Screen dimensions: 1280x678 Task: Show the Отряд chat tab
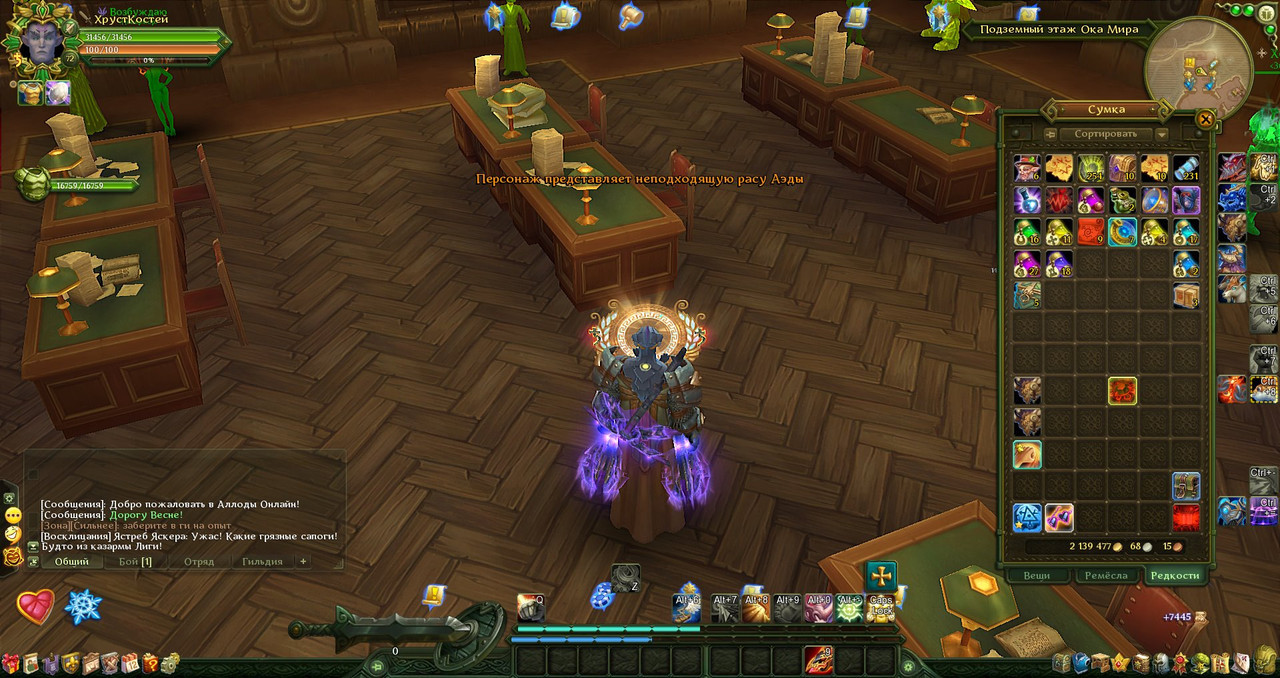pos(198,562)
